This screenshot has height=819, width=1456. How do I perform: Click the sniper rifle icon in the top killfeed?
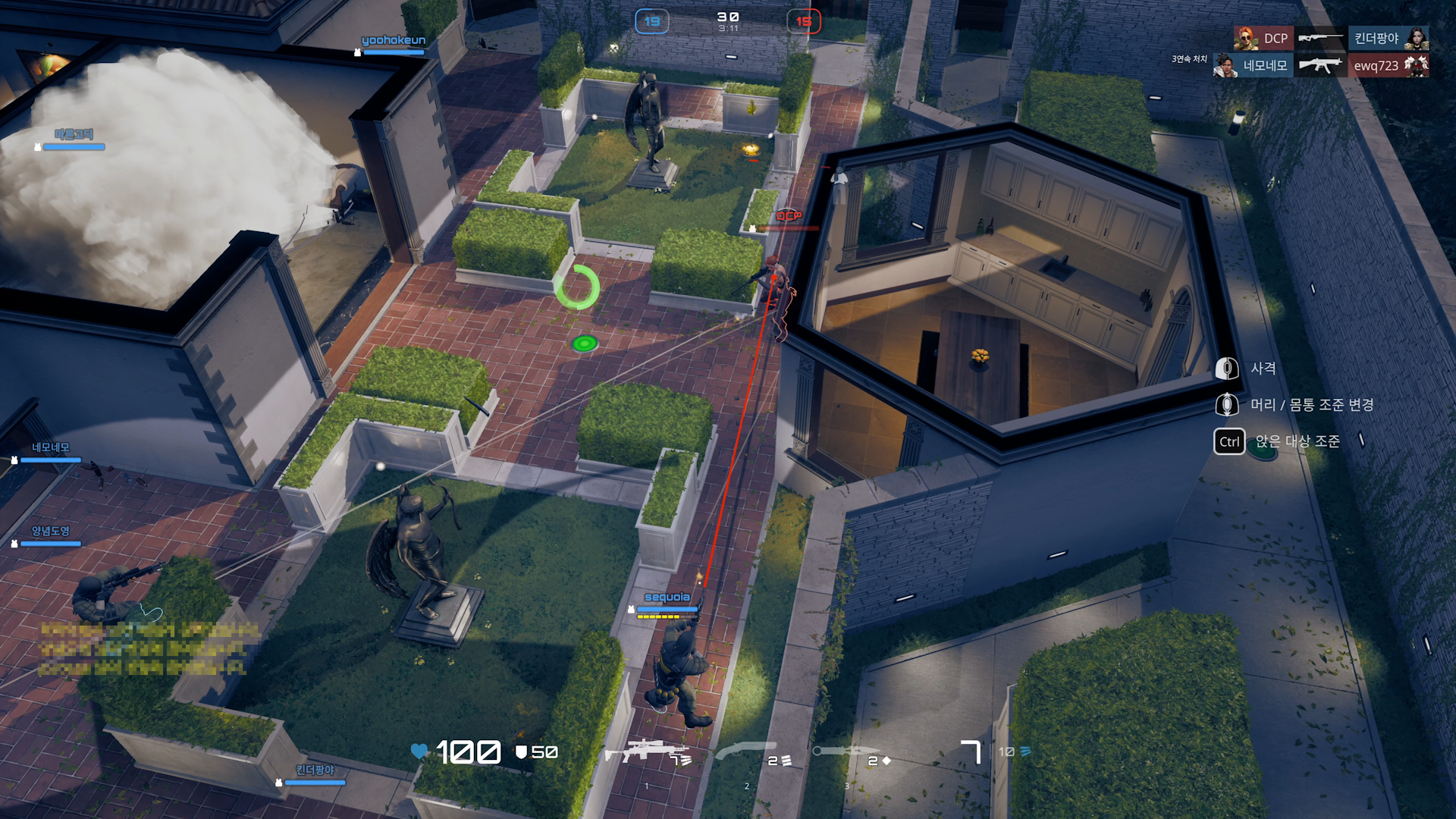(1319, 36)
